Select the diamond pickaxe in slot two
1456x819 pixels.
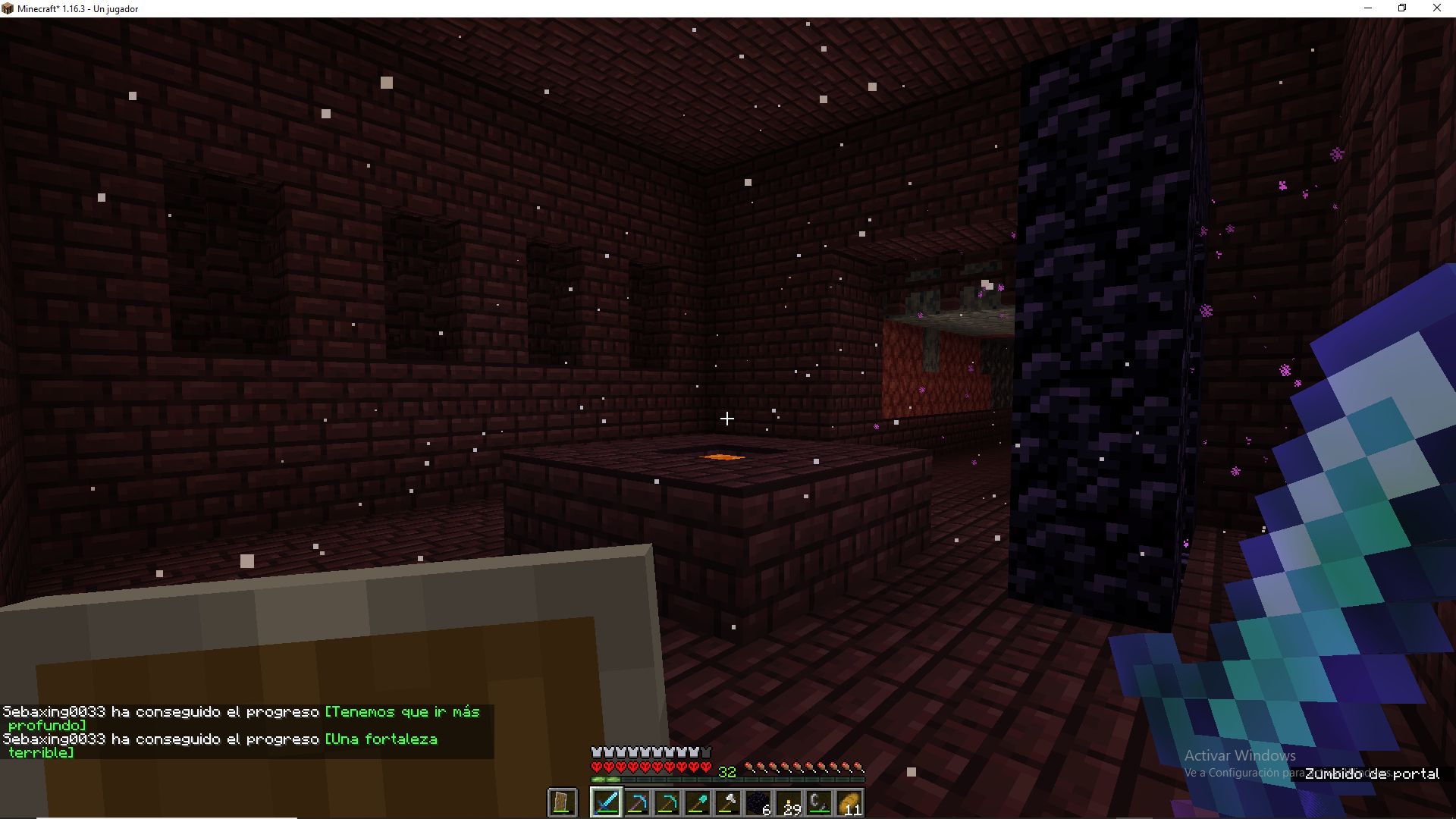(x=638, y=802)
